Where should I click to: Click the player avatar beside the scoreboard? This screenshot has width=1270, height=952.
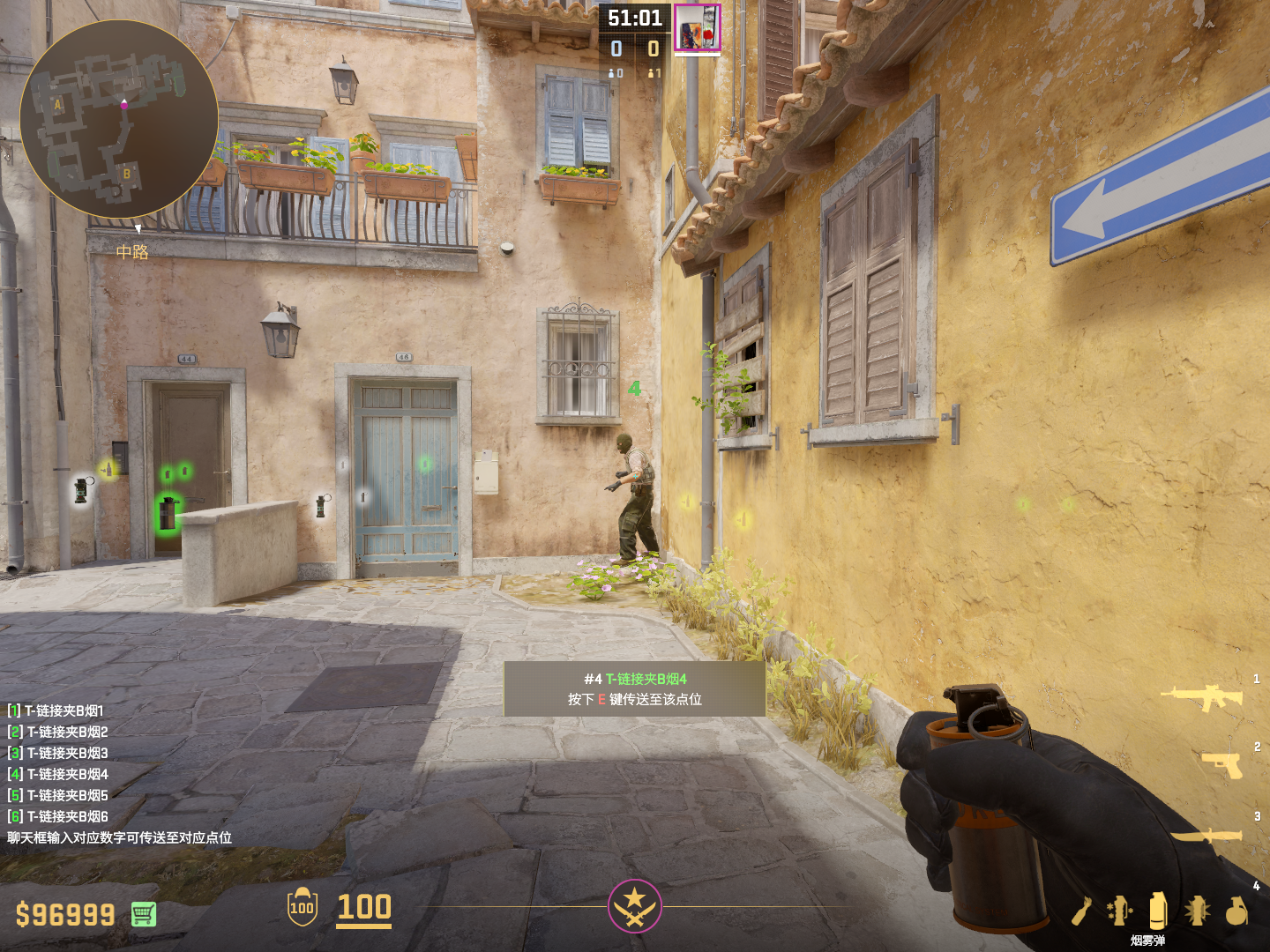698,27
